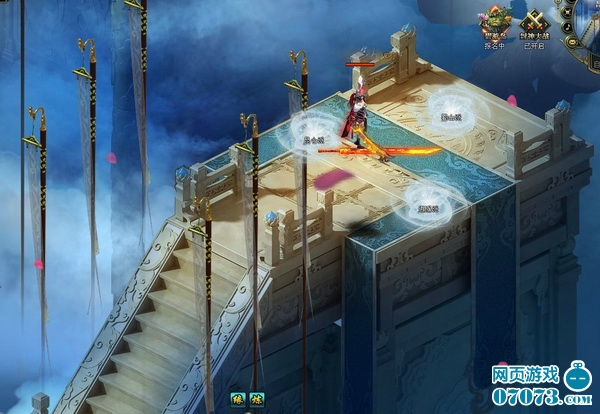Screen dimensions: 600x414
Task: Select the teal 炼 button
Action: pyautogui.click(x=257, y=400)
